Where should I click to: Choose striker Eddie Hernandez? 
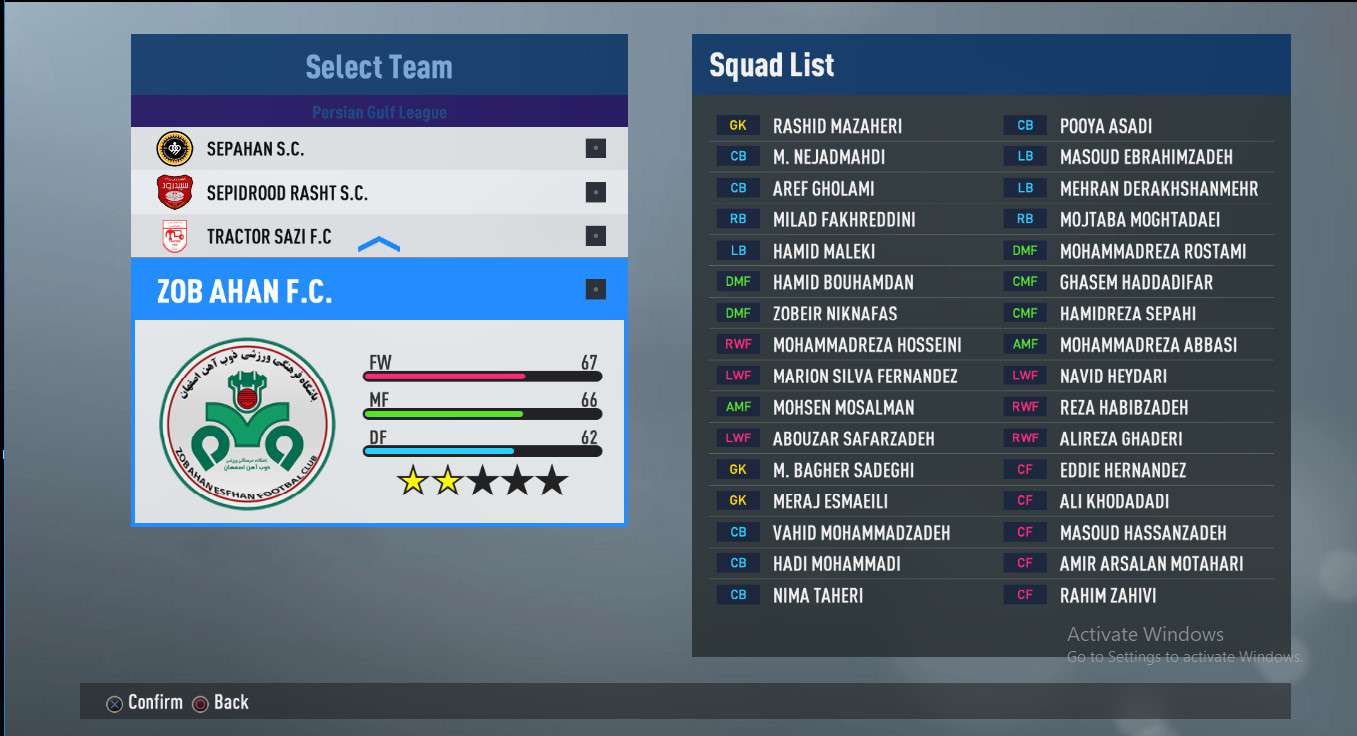1122,470
